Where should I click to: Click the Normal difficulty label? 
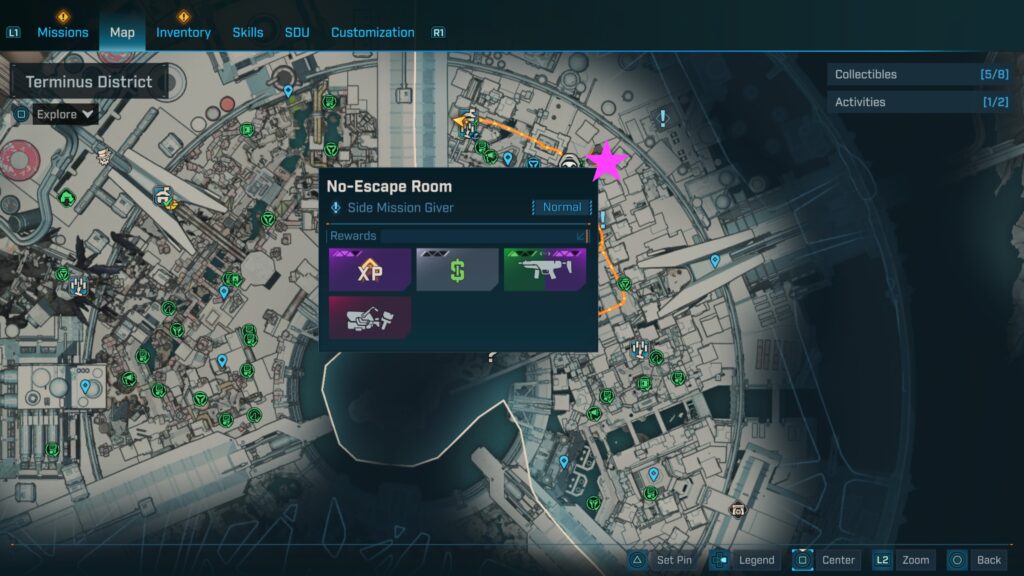[x=561, y=207]
